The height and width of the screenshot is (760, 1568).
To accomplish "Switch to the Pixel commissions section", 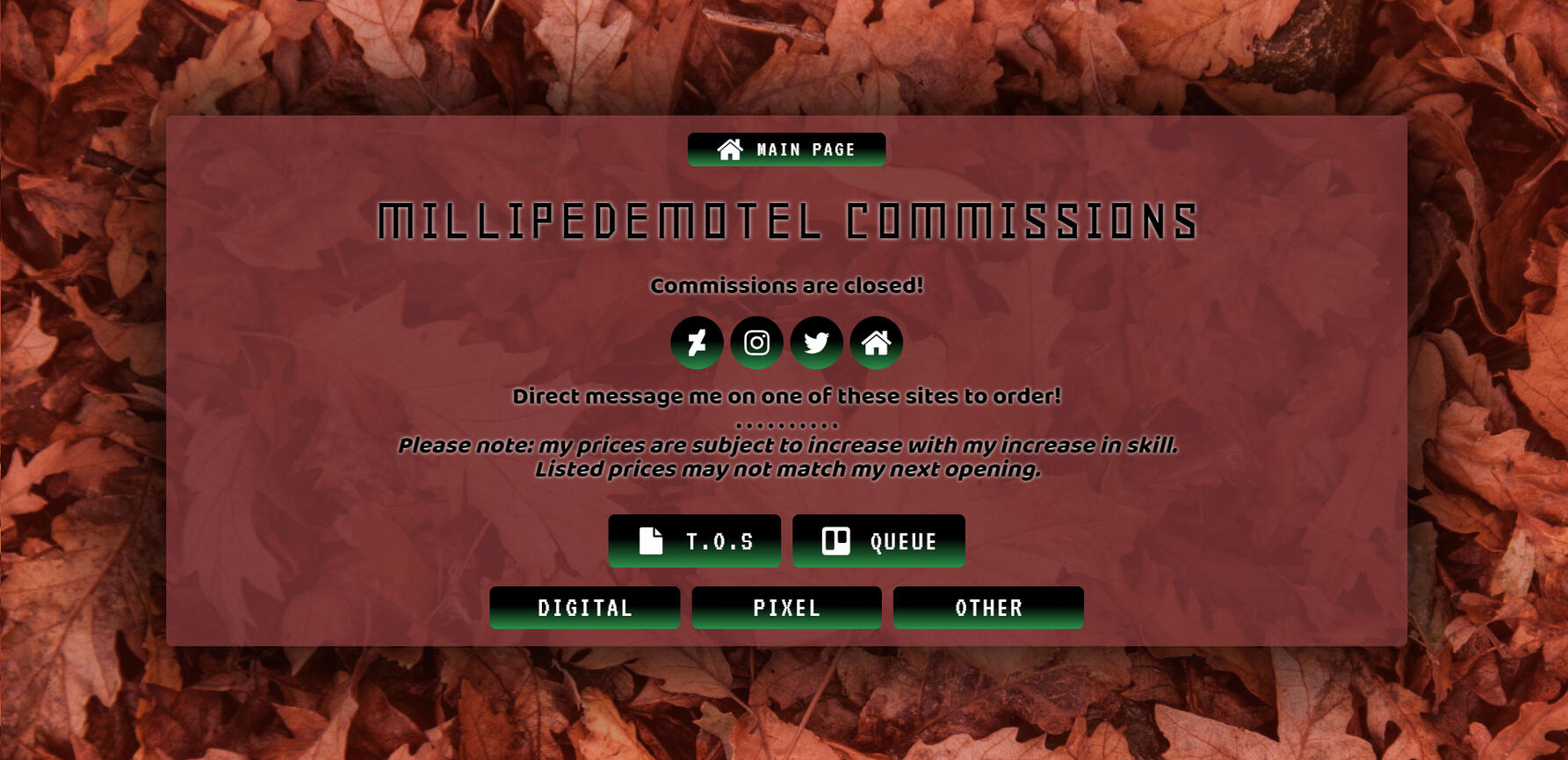I will pos(786,608).
